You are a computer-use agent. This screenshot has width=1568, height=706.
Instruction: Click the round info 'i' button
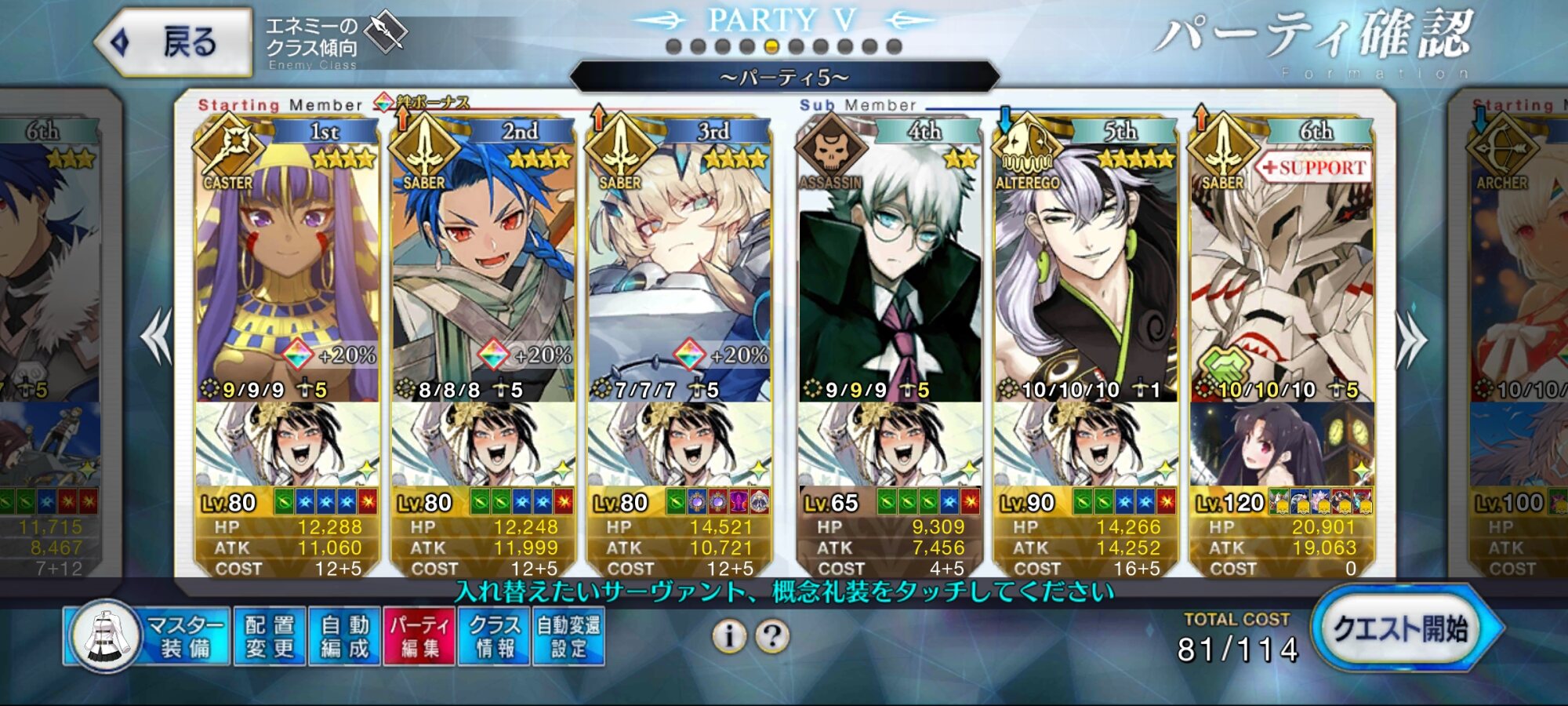coord(729,636)
